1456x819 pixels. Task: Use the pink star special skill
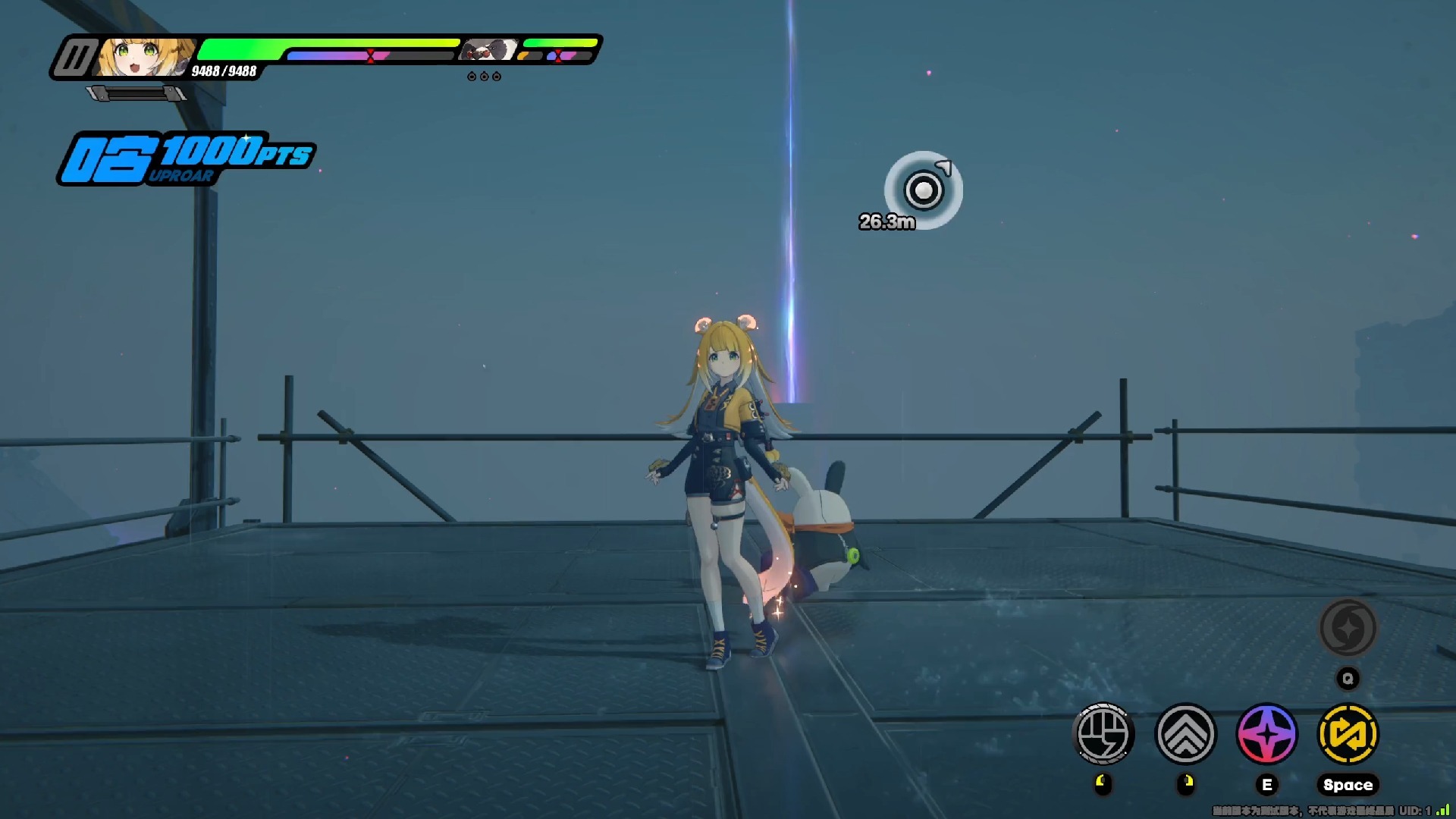pos(1267,734)
